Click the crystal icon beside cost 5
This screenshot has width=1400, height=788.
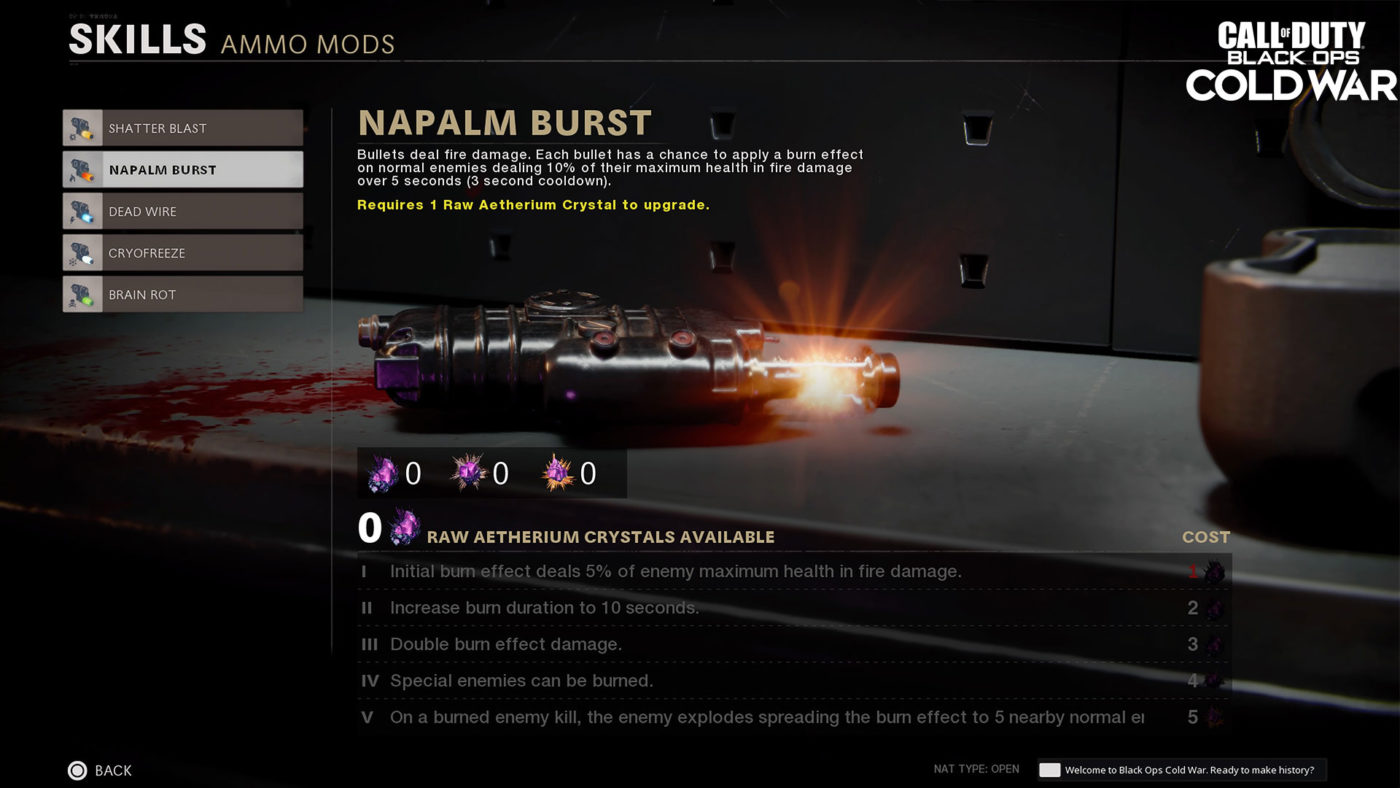(x=1215, y=717)
